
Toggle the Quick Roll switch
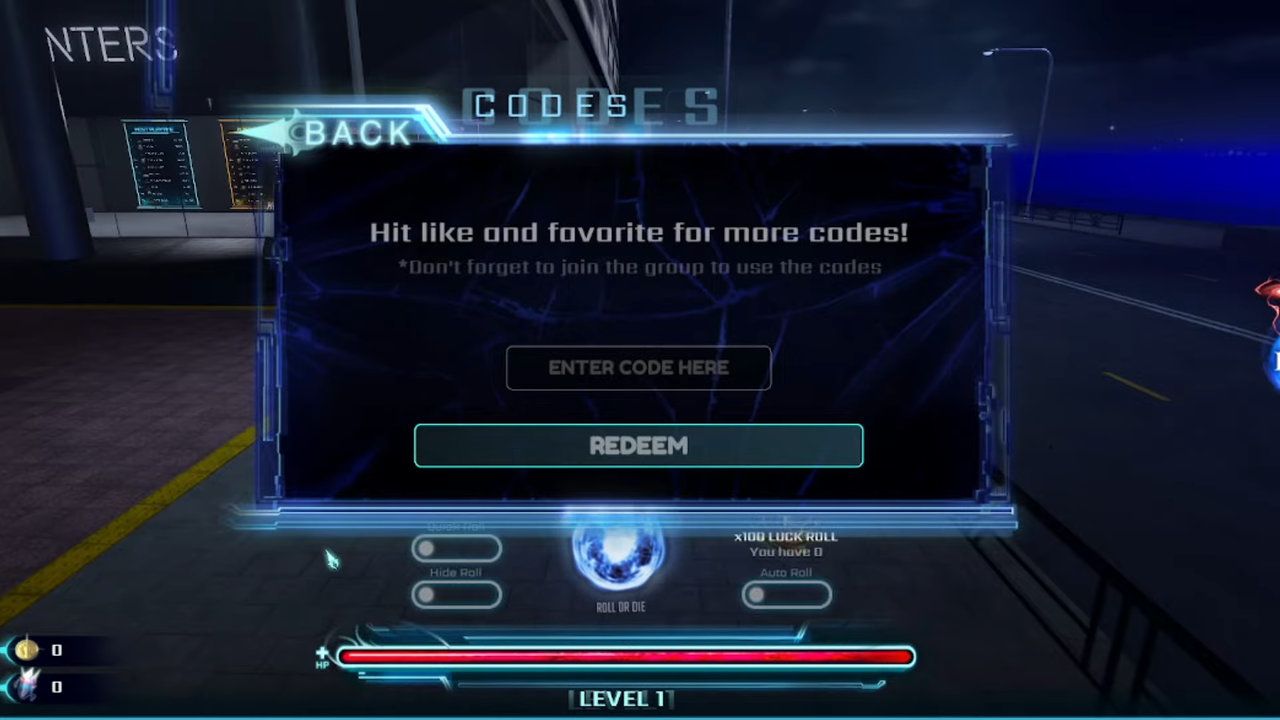click(x=456, y=548)
